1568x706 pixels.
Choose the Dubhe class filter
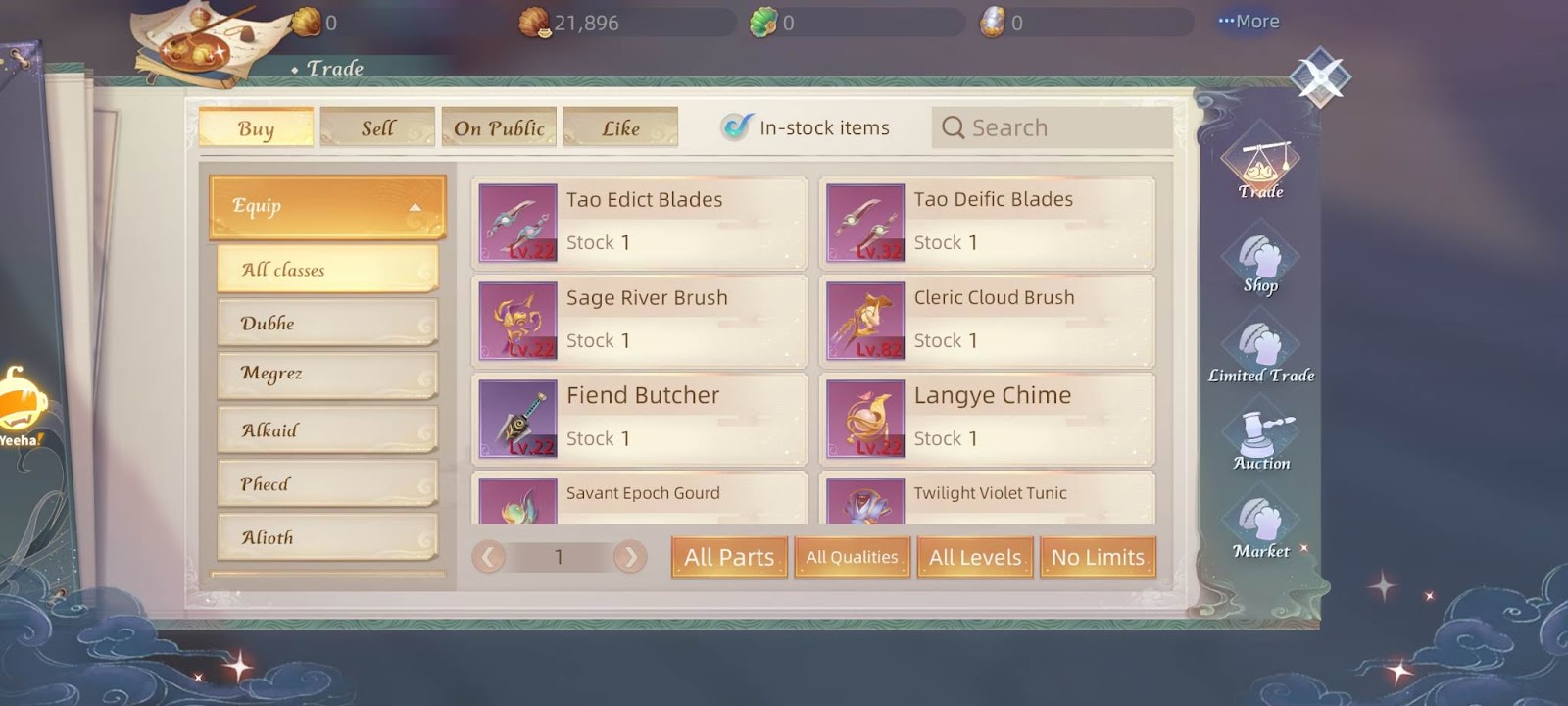pyautogui.click(x=327, y=323)
